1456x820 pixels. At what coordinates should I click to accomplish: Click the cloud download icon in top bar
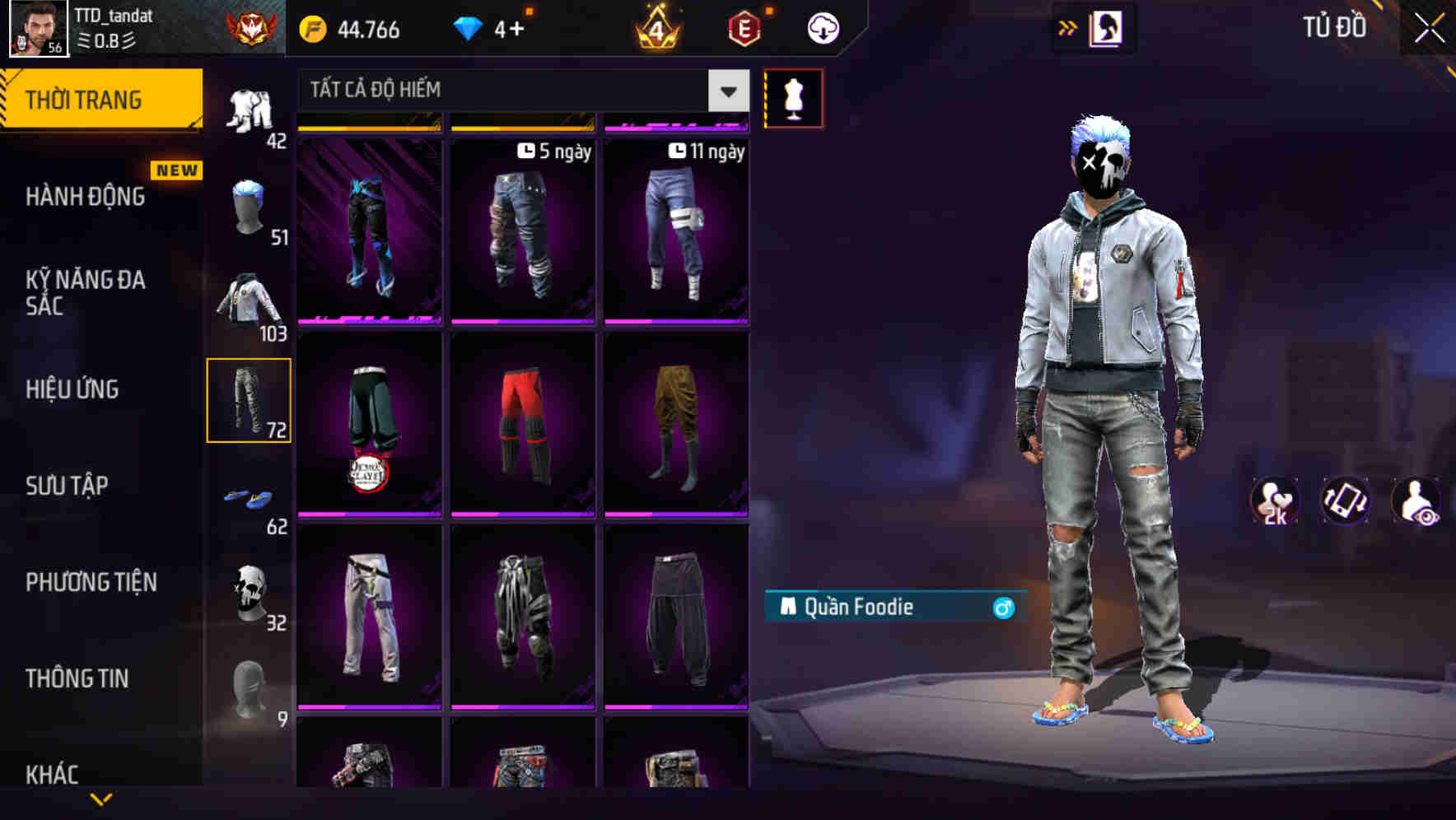point(823,27)
